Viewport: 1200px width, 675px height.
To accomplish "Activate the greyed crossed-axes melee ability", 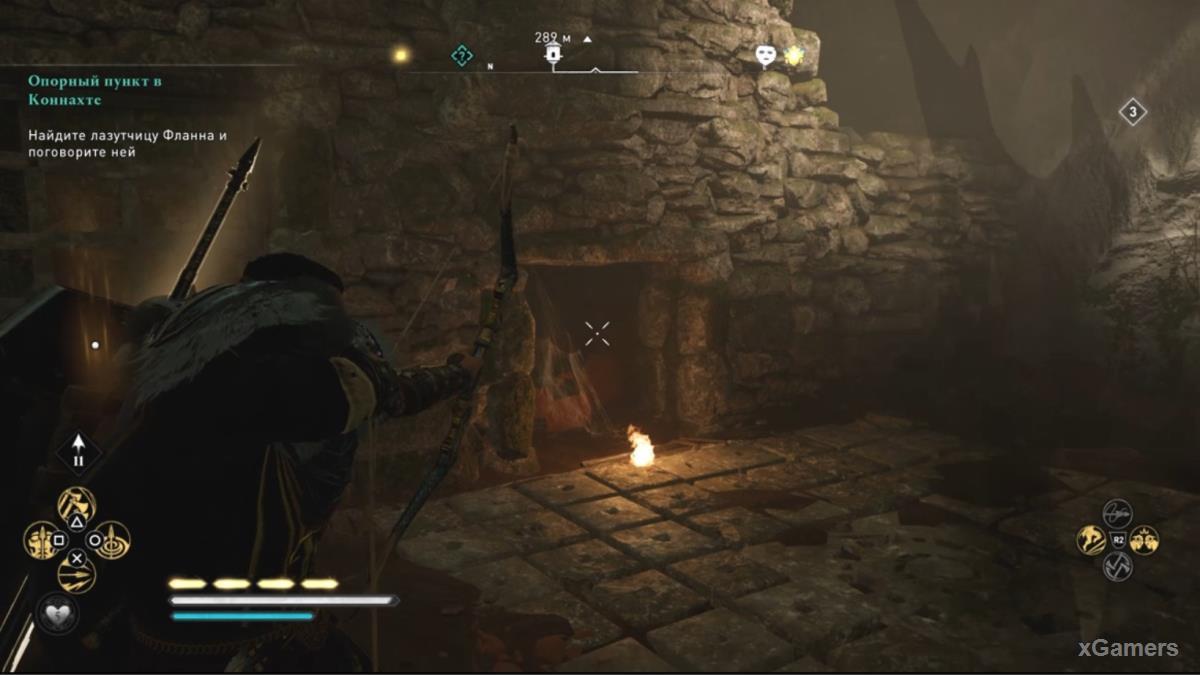I will [1117, 566].
